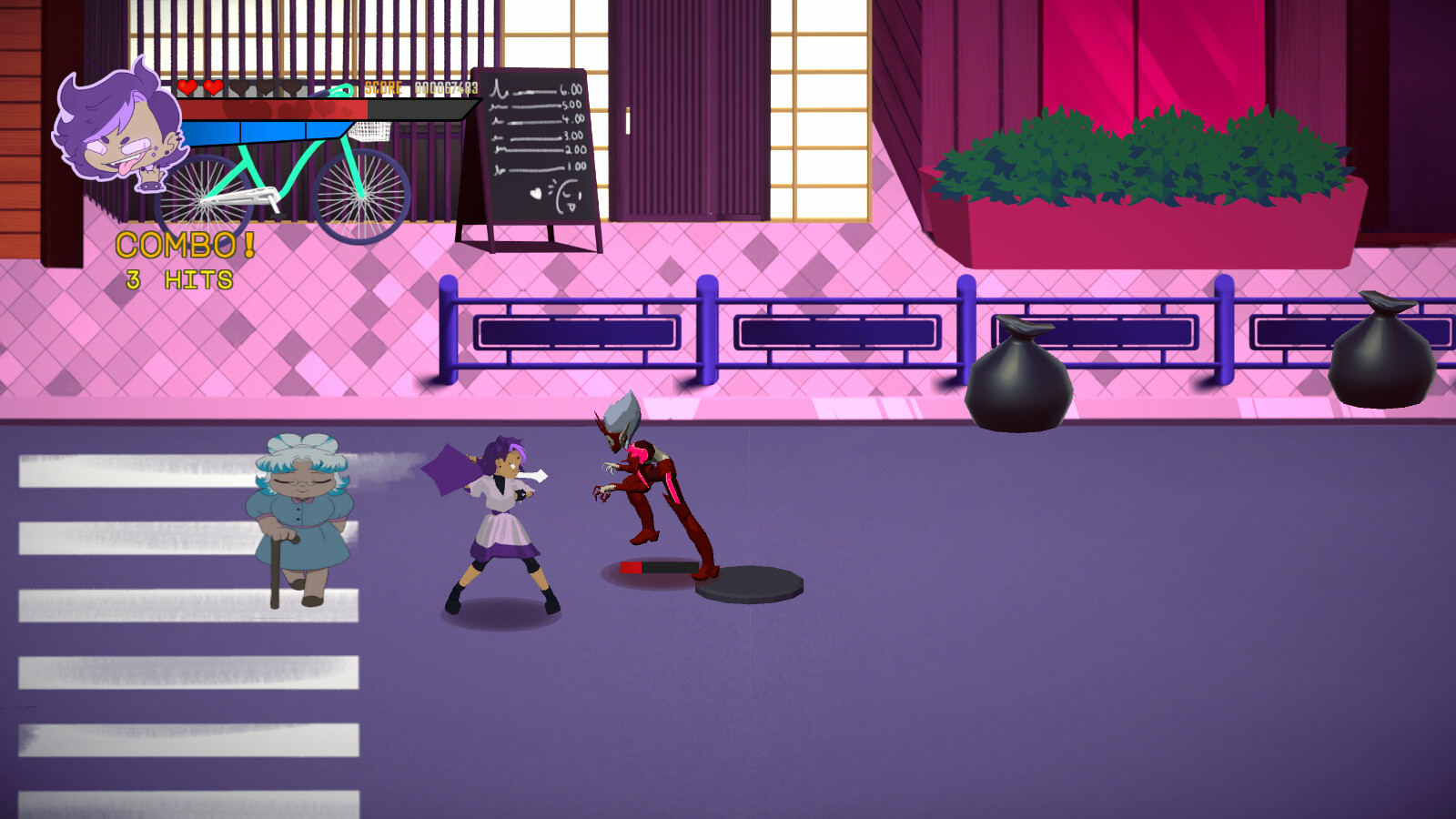Toggle the middle dark heart icon

coord(264,87)
